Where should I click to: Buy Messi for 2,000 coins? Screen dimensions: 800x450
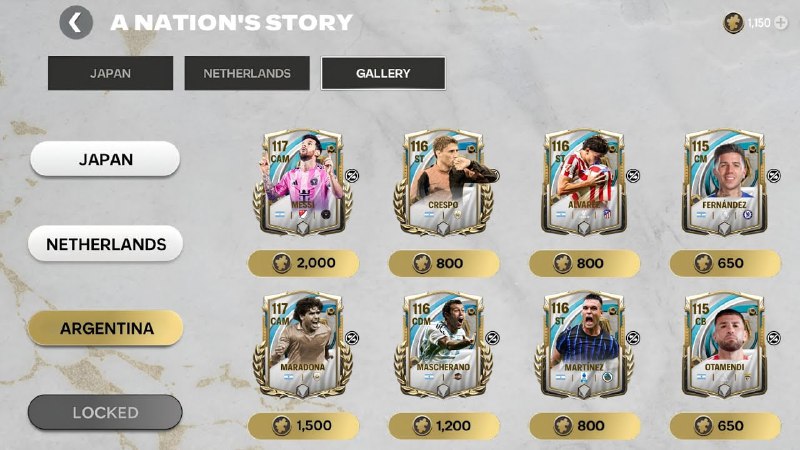click(x=304, y=263)
